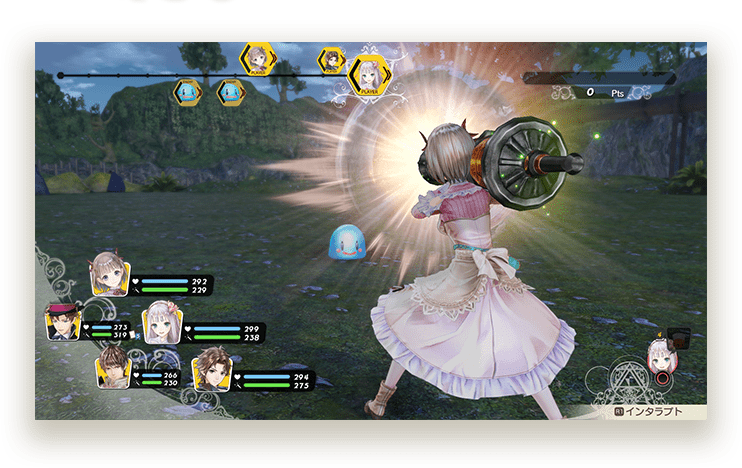Select the spiky brown-haired man's party portrait
742x468 pixels.
[x=114, y=367]
